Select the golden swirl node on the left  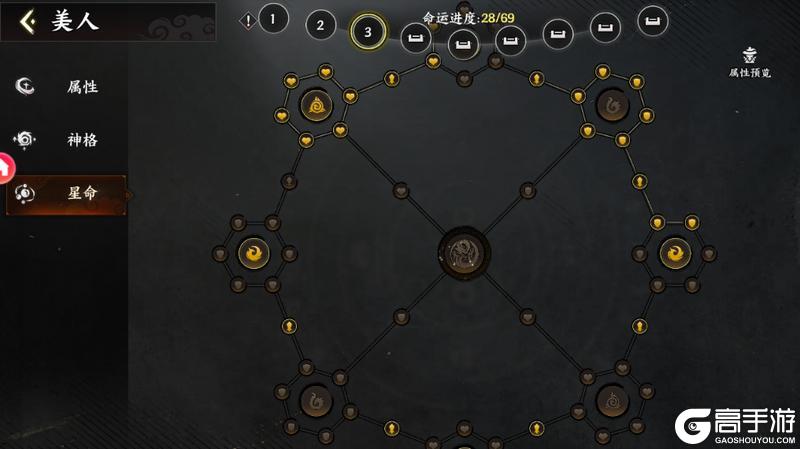(253, 254)
